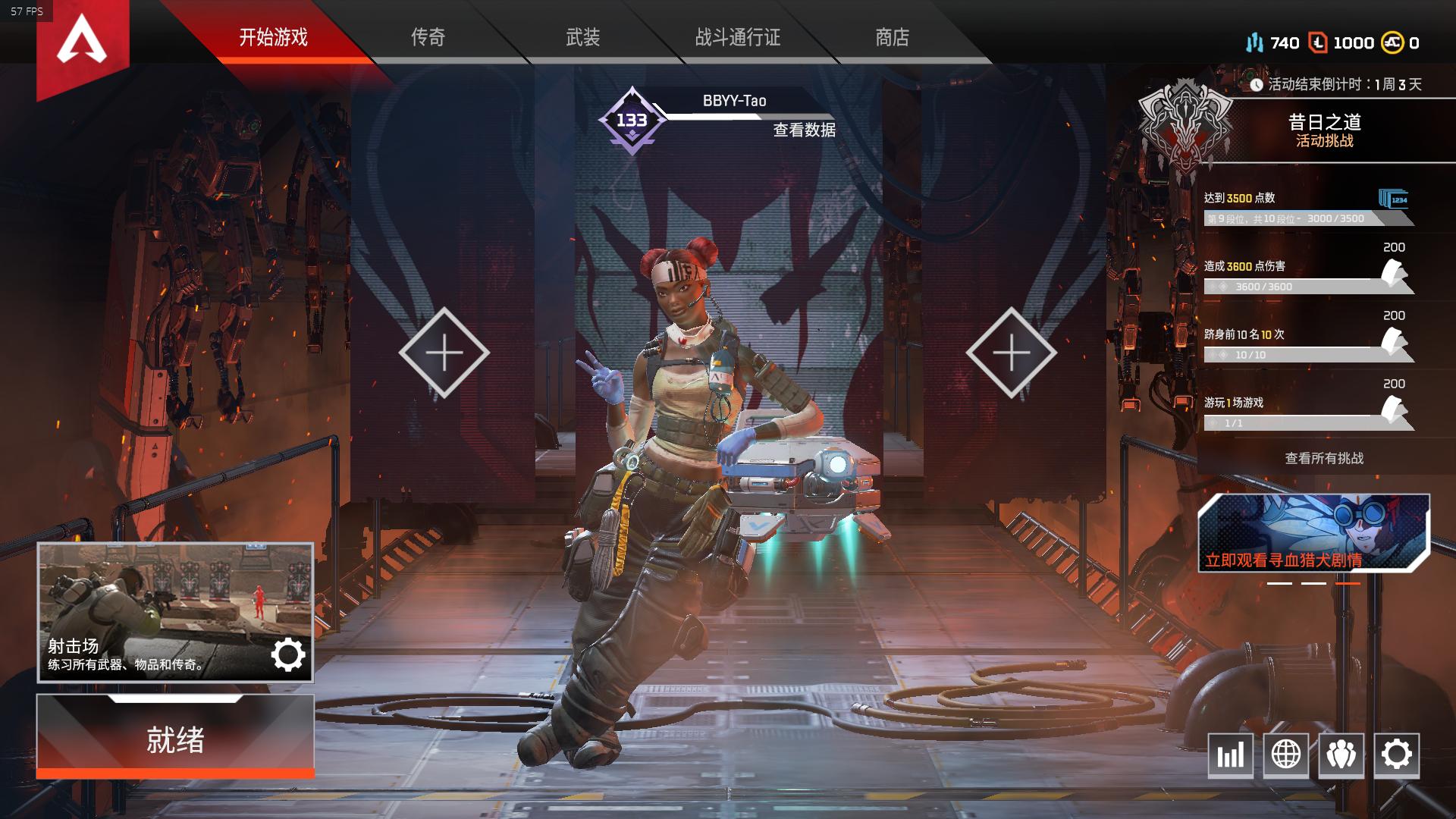Click the level 133 account badge

[632, 121]
